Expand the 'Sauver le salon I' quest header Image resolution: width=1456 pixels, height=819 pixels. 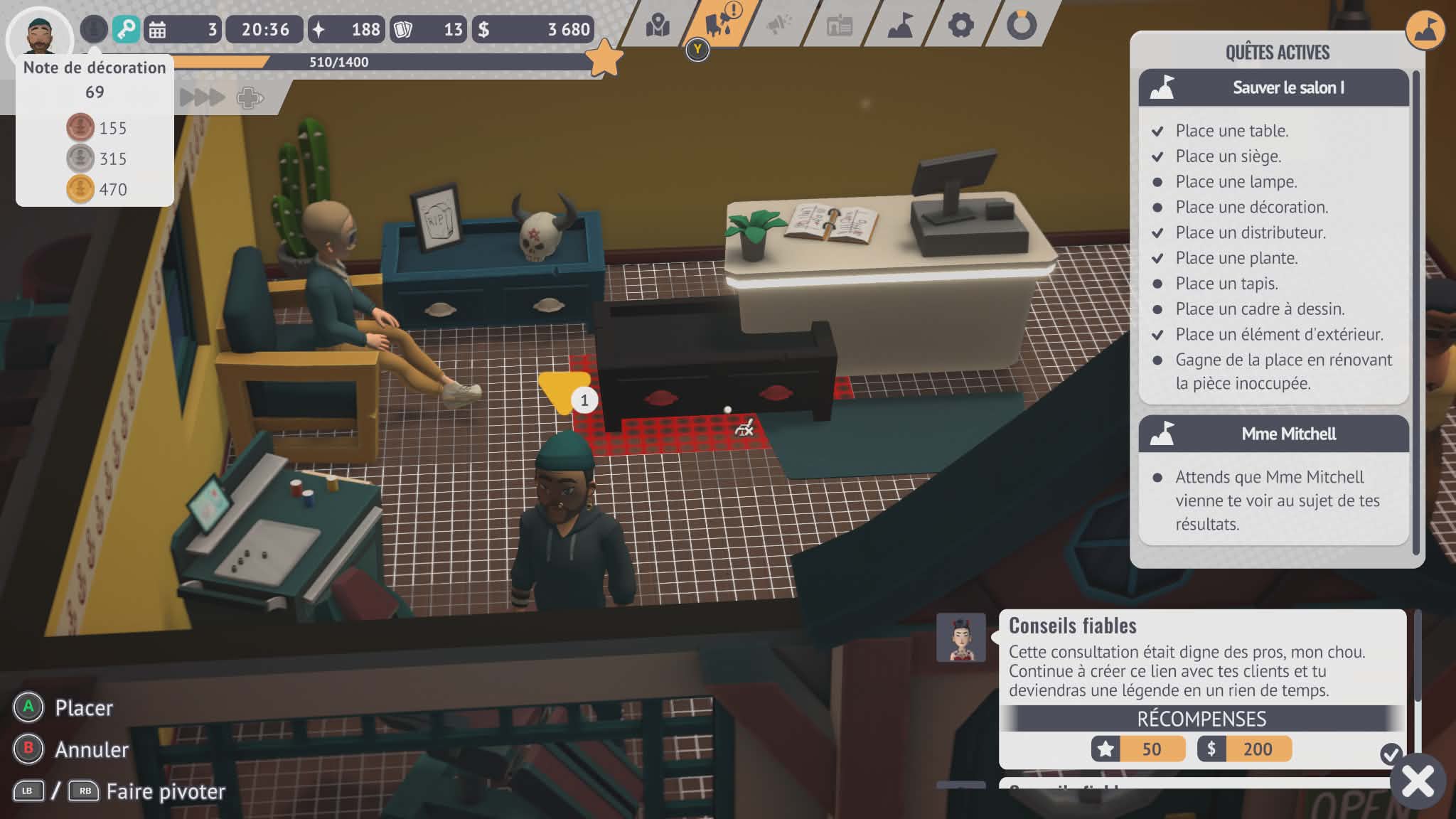[x=1273, y=87]
